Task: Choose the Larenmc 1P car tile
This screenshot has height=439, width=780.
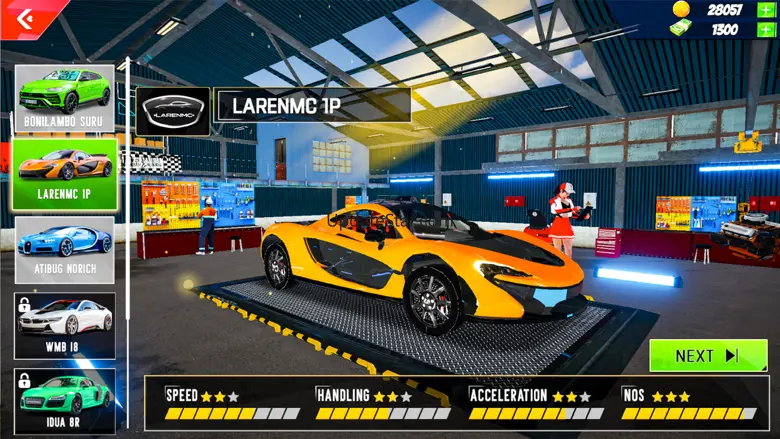Action: coord(64,174)
